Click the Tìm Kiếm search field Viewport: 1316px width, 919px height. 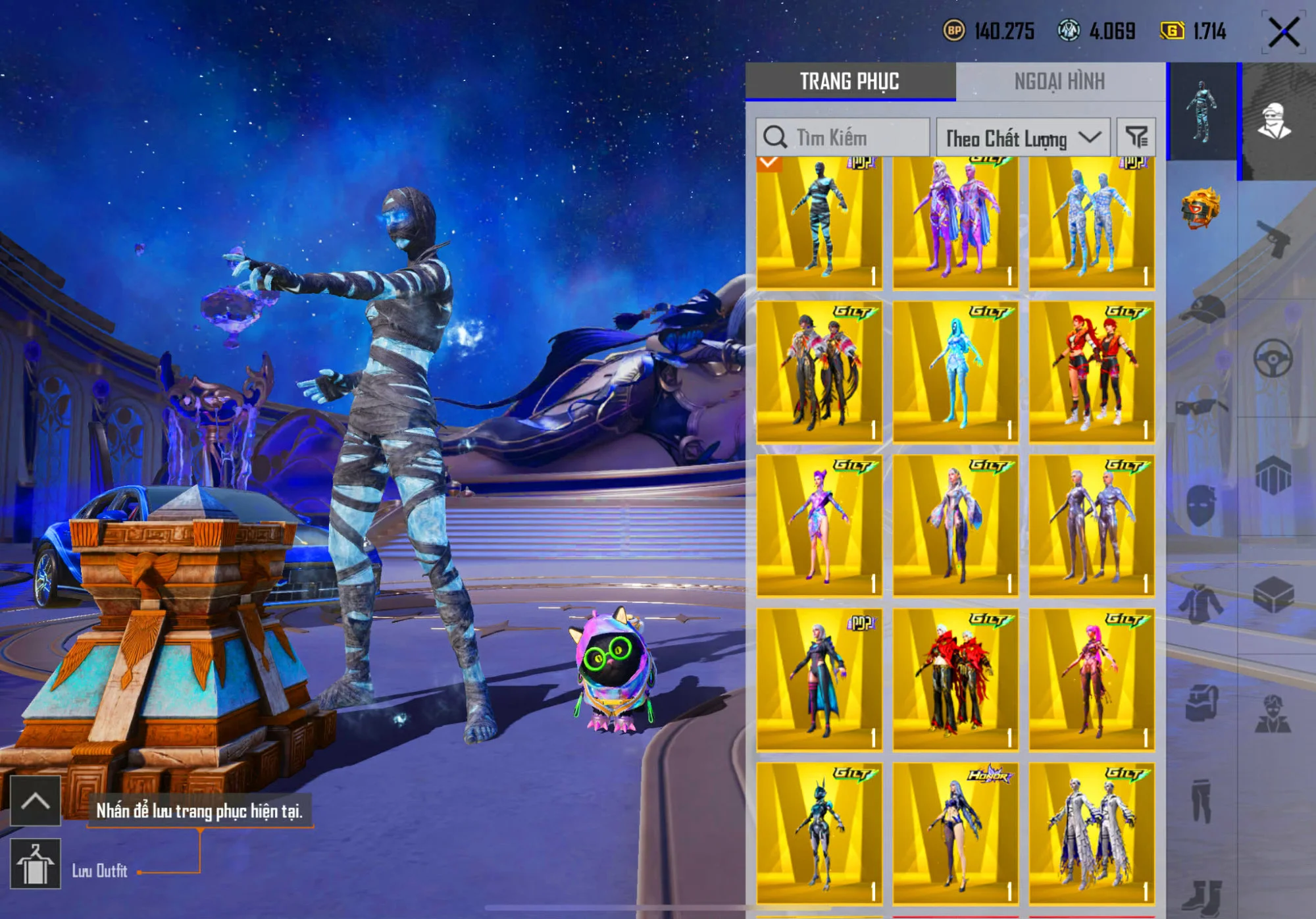pyautogui.click(x=842, y=138)
